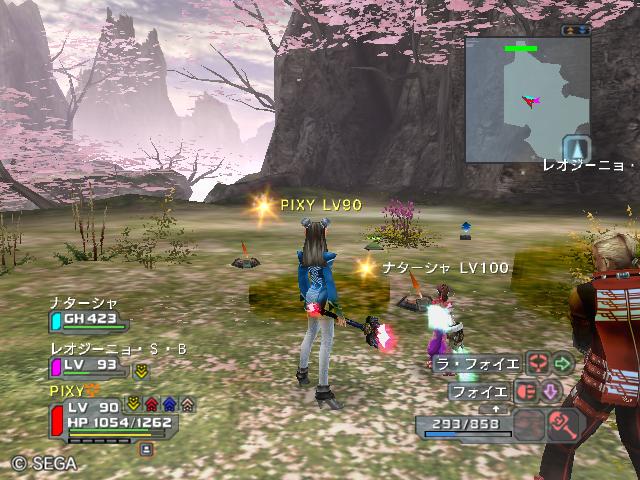Click PIXY's blue up-chevron buff icon
The height and width of the screenshot is (480, 640).
click(168, 404)
